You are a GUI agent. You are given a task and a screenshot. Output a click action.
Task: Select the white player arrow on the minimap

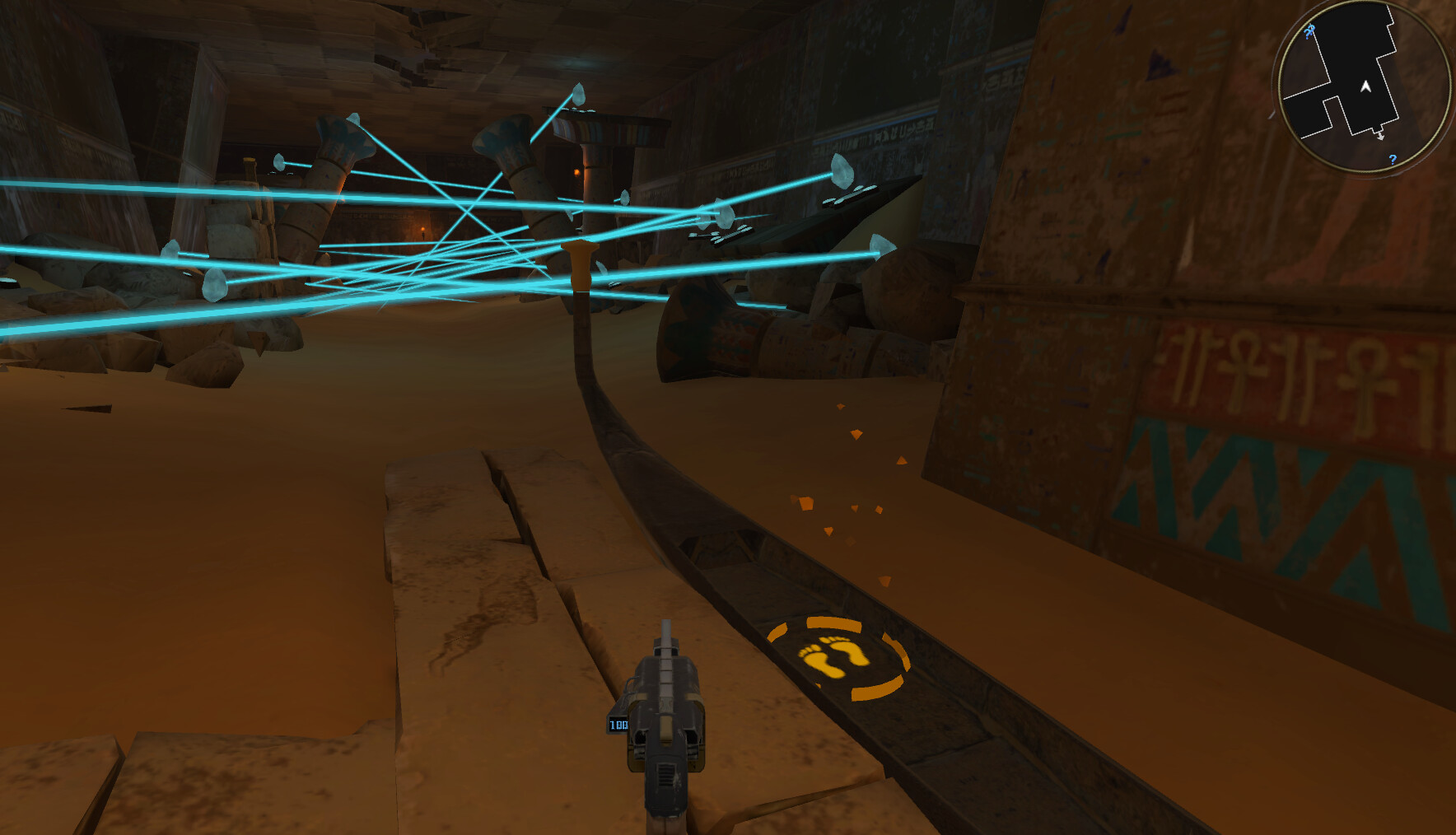pos(1365,86)
